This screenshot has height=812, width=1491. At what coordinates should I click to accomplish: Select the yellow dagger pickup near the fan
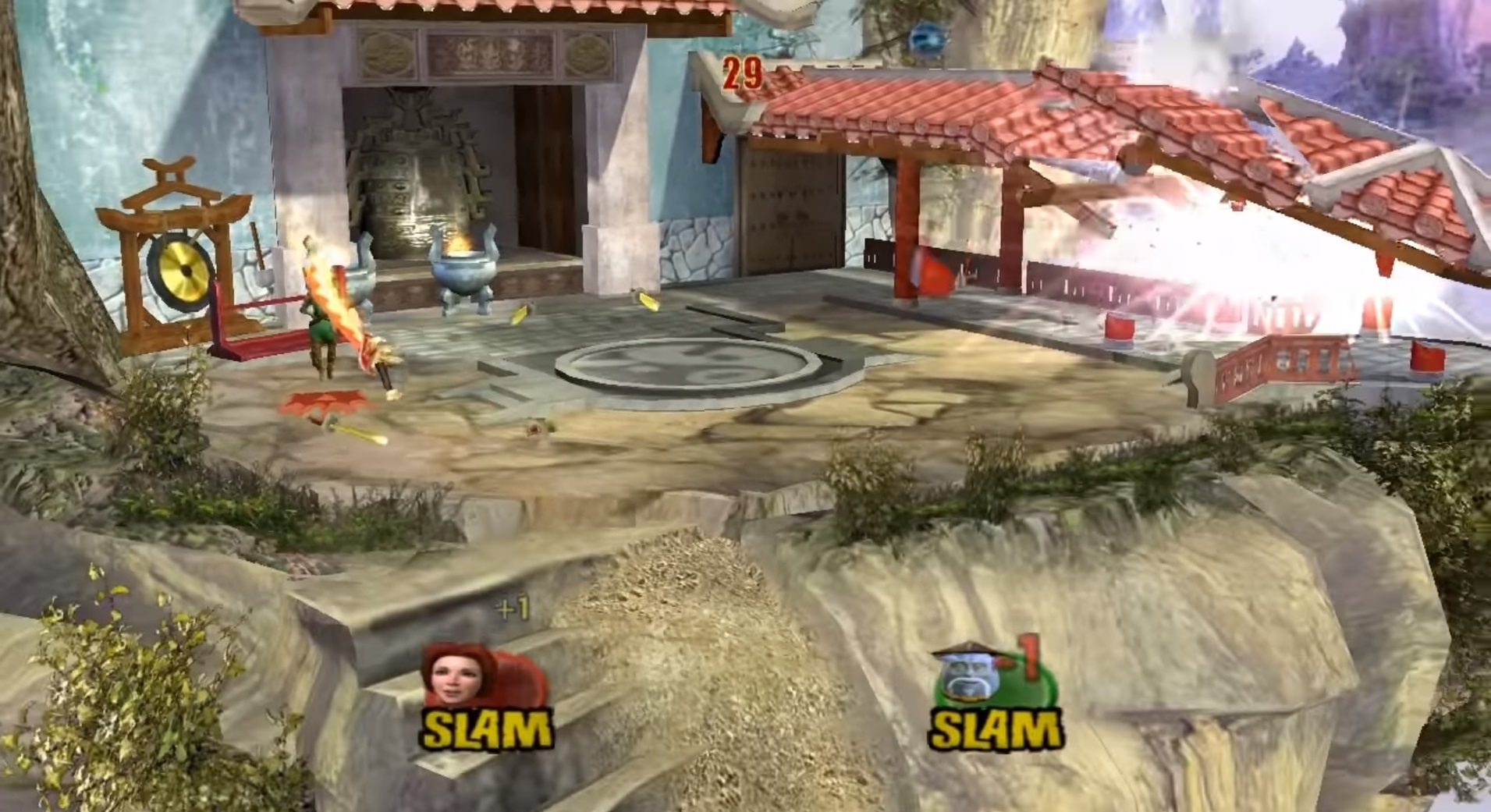355,431
